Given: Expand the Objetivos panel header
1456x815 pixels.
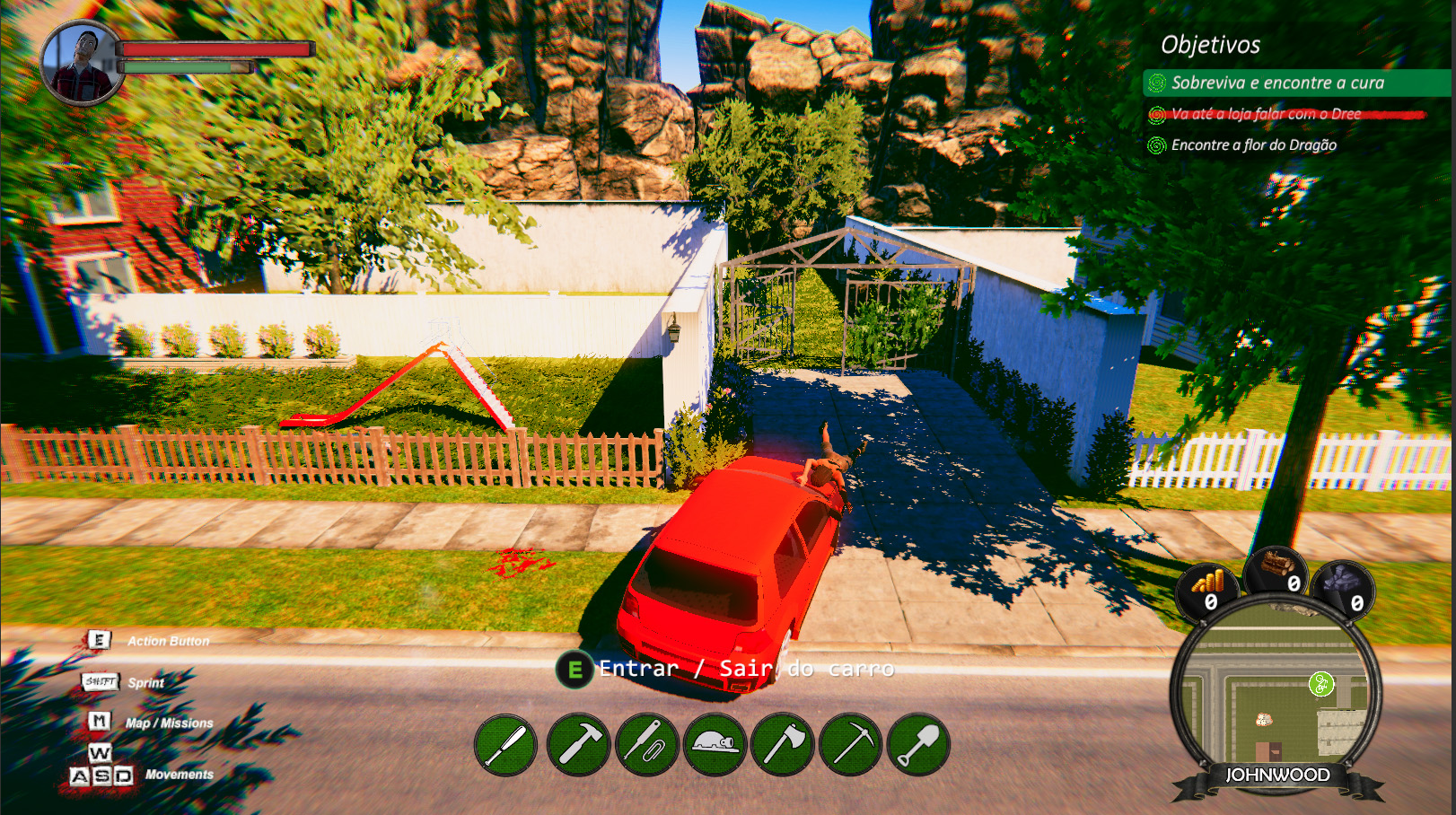Looking at the screenshot, I should point(1212,43).
